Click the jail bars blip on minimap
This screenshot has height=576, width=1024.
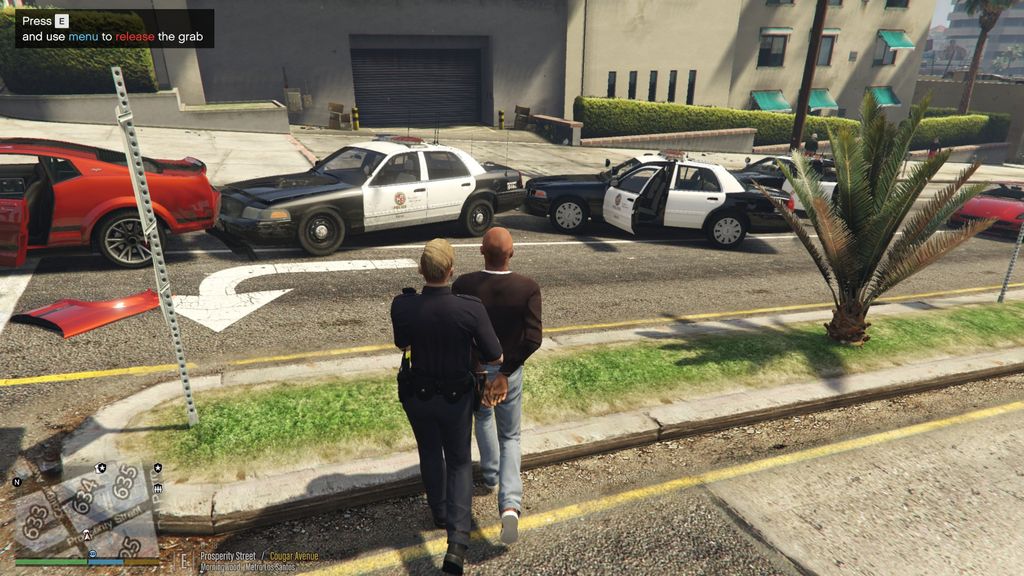[x=158, y=488]
